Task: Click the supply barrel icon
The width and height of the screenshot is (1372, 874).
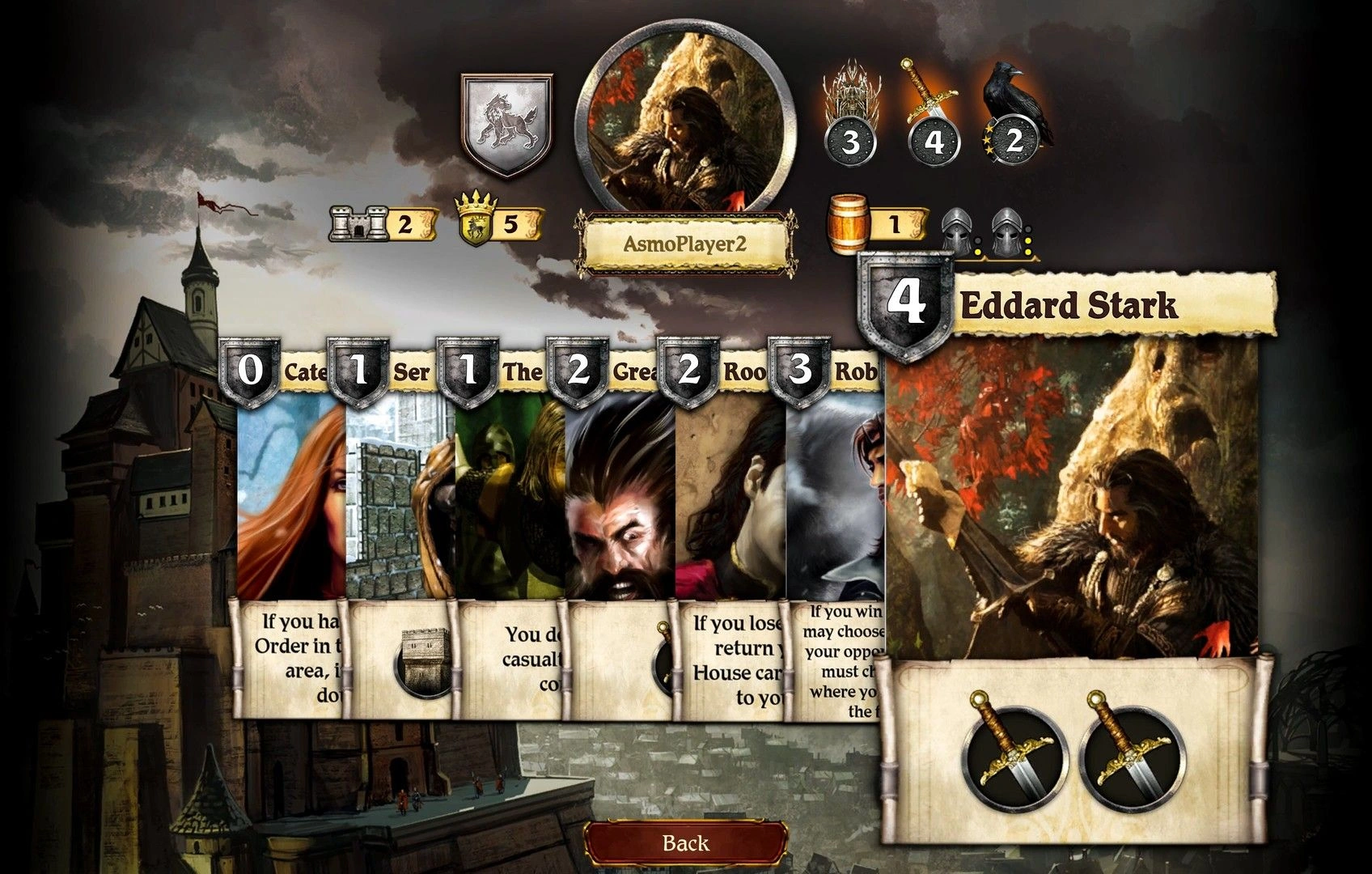Action: [849, 224]
